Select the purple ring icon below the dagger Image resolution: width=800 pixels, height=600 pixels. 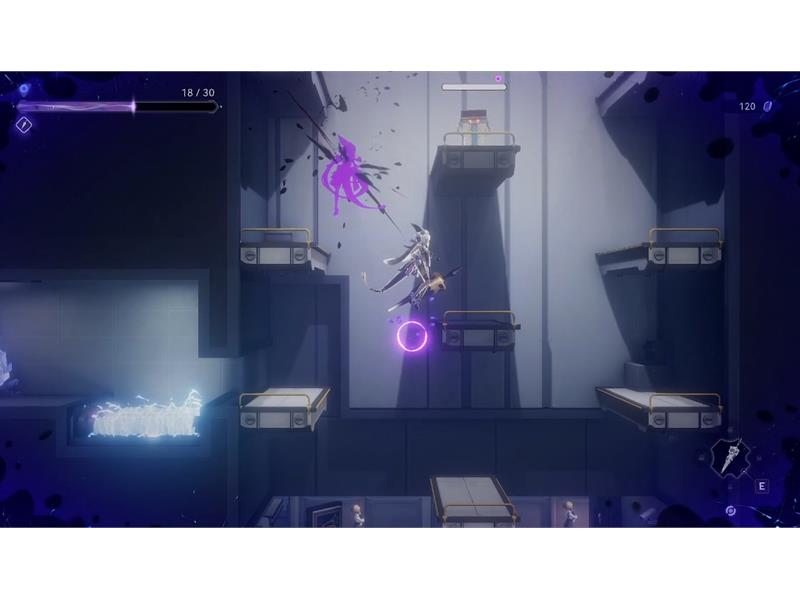731,511
